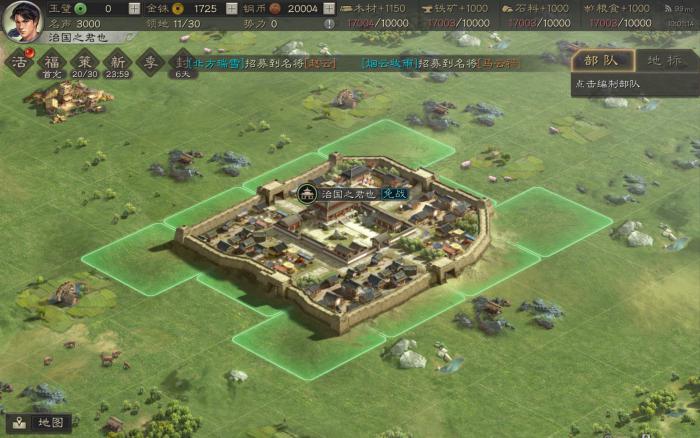Open the player portrait profile
Image resolution: width=700 pixels, height=438 pixels.
point(20,20)
